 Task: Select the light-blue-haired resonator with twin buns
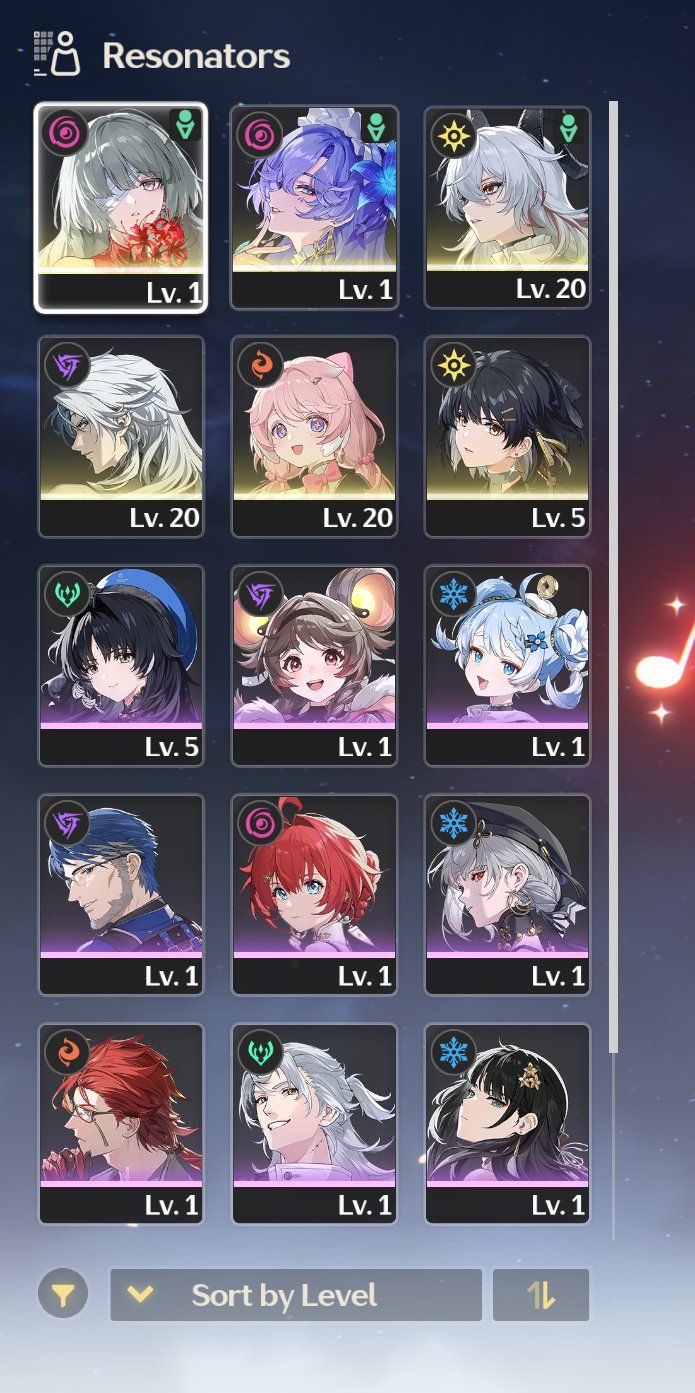point(507,665)
